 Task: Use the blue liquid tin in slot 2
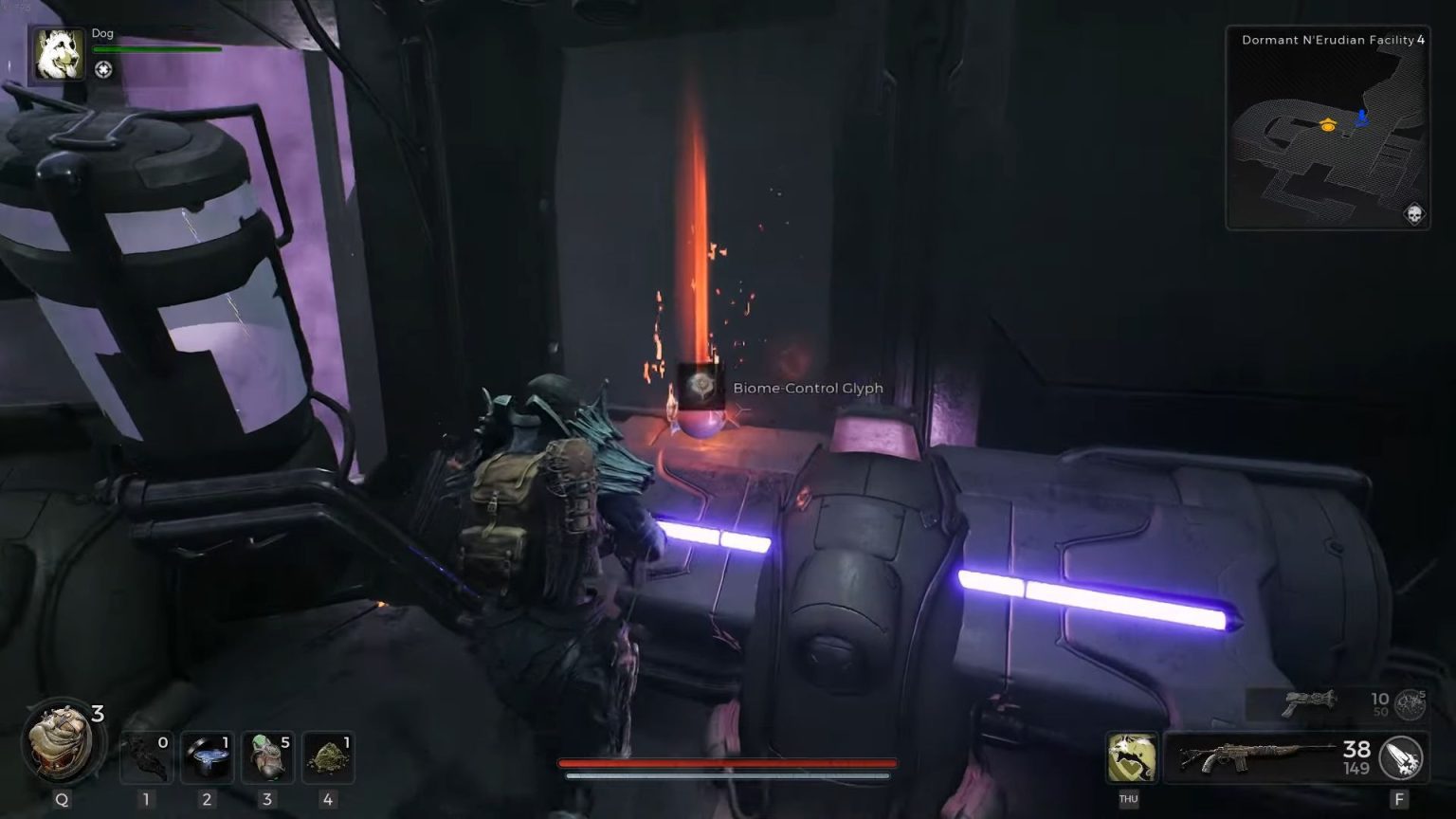(207, 757)
